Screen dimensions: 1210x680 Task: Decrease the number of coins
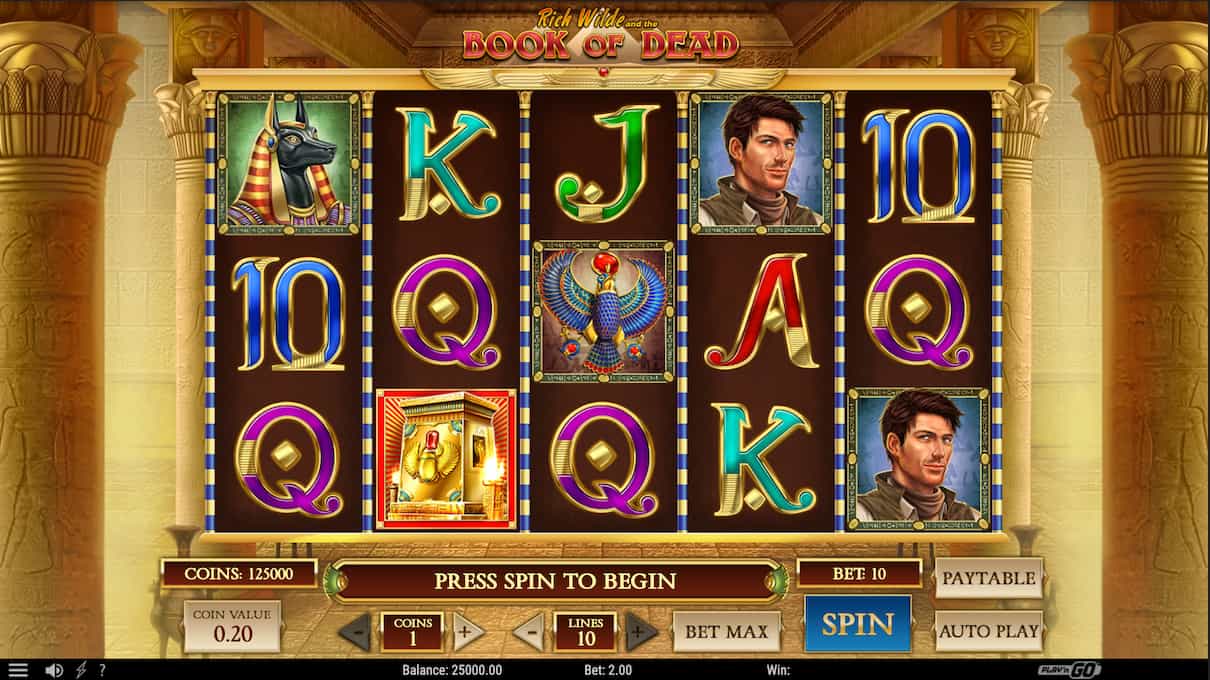point(355,632)
